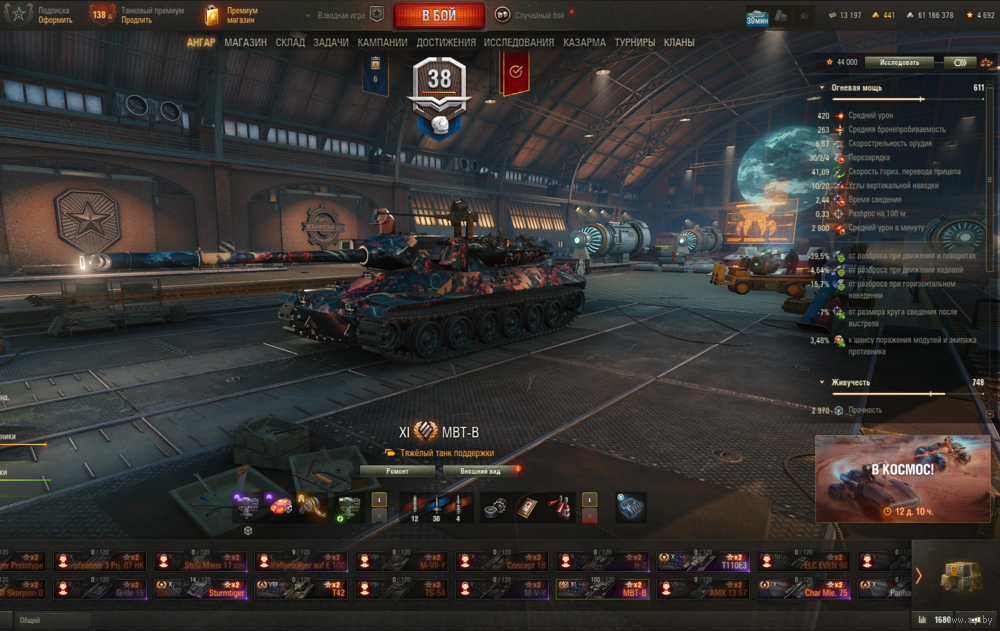Viewport: 1000px width, 631px height.
Task: Open the ТУРНИРЫ tab
Action: (635, 43)
